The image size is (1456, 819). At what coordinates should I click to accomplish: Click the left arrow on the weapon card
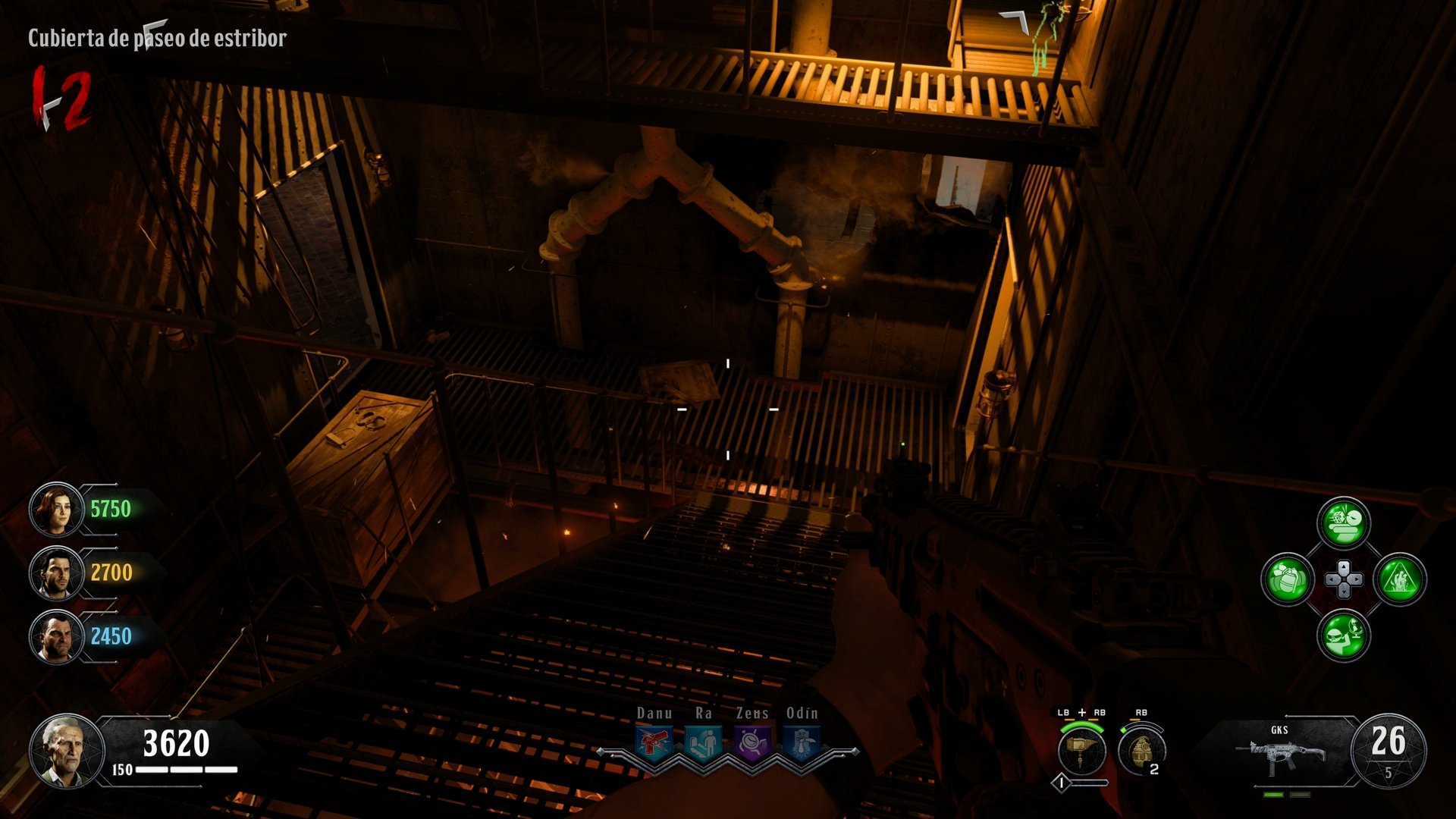pos(1286,715)
